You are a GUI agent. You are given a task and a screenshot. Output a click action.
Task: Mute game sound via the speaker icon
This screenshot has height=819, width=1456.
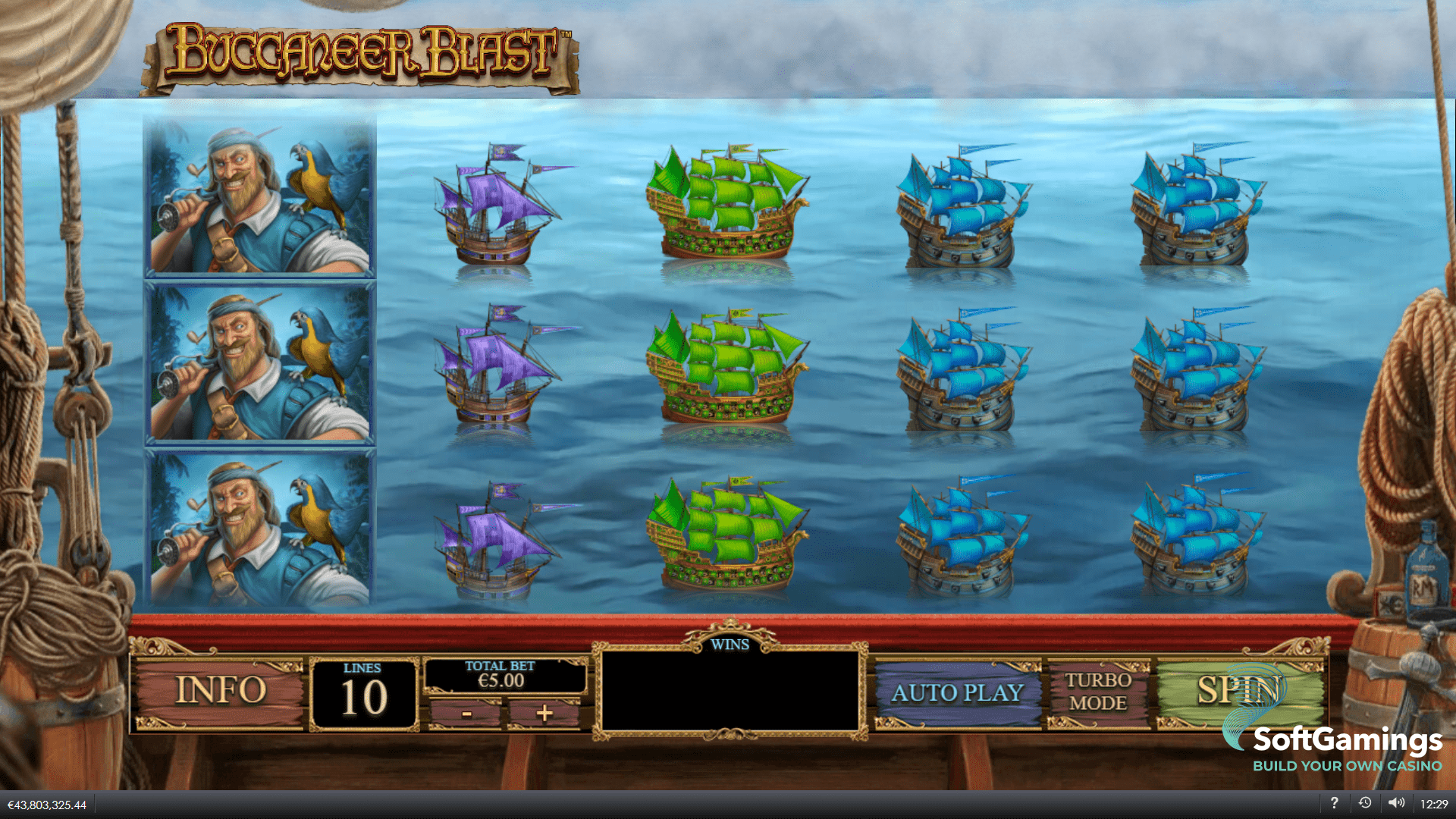1398,802
